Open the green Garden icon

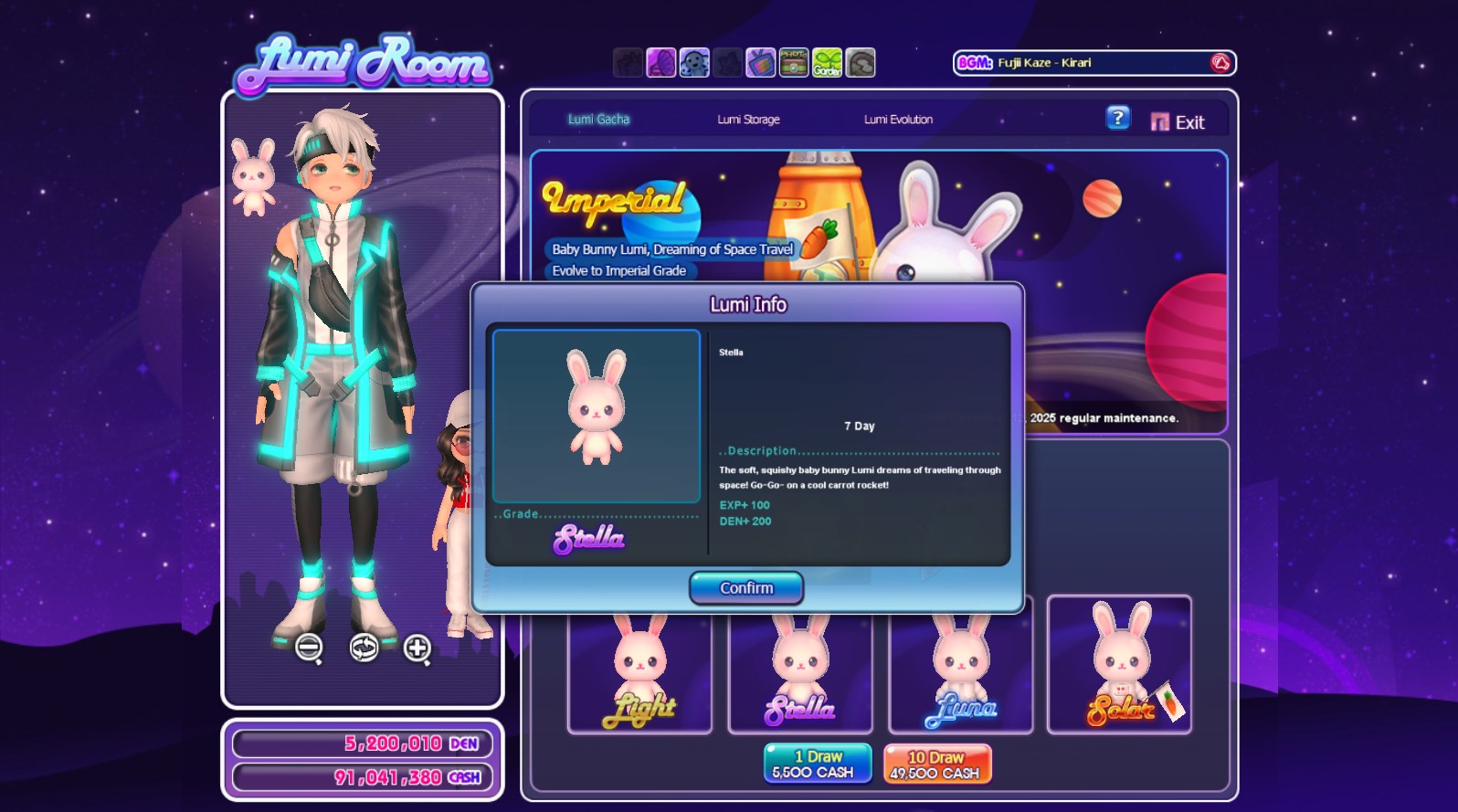click(x=827, y=63)
